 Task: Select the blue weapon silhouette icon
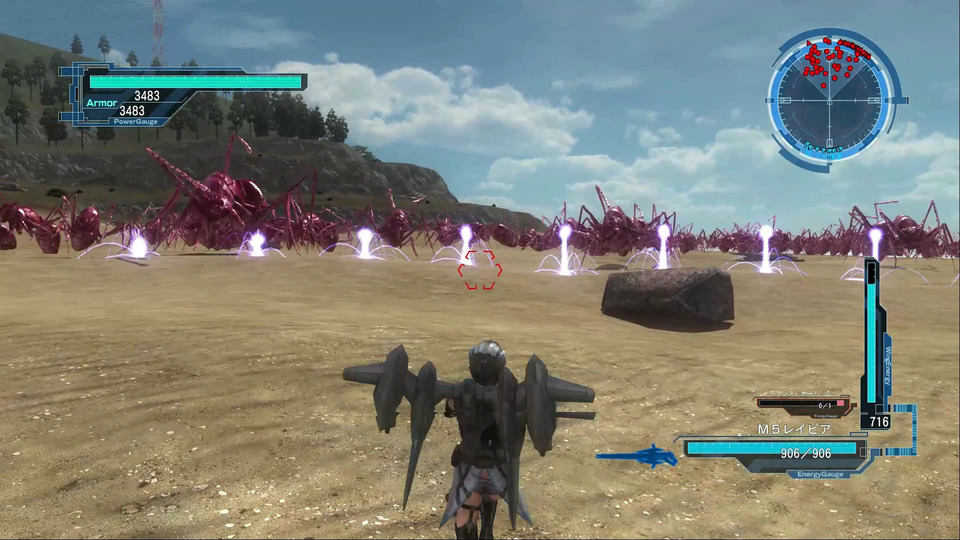tap(638, 456)
